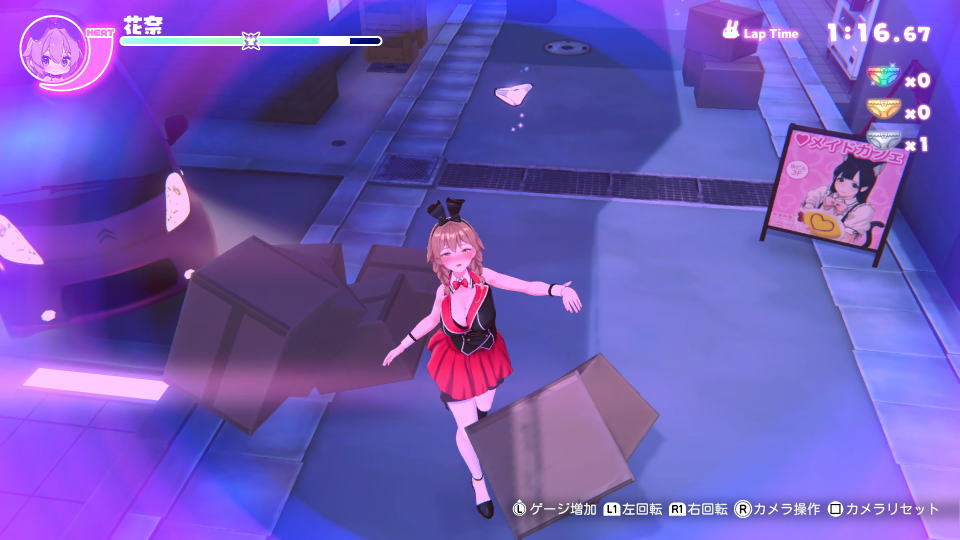
Task: Select the orange panties collectible icon
Action: tap(882, 110)
